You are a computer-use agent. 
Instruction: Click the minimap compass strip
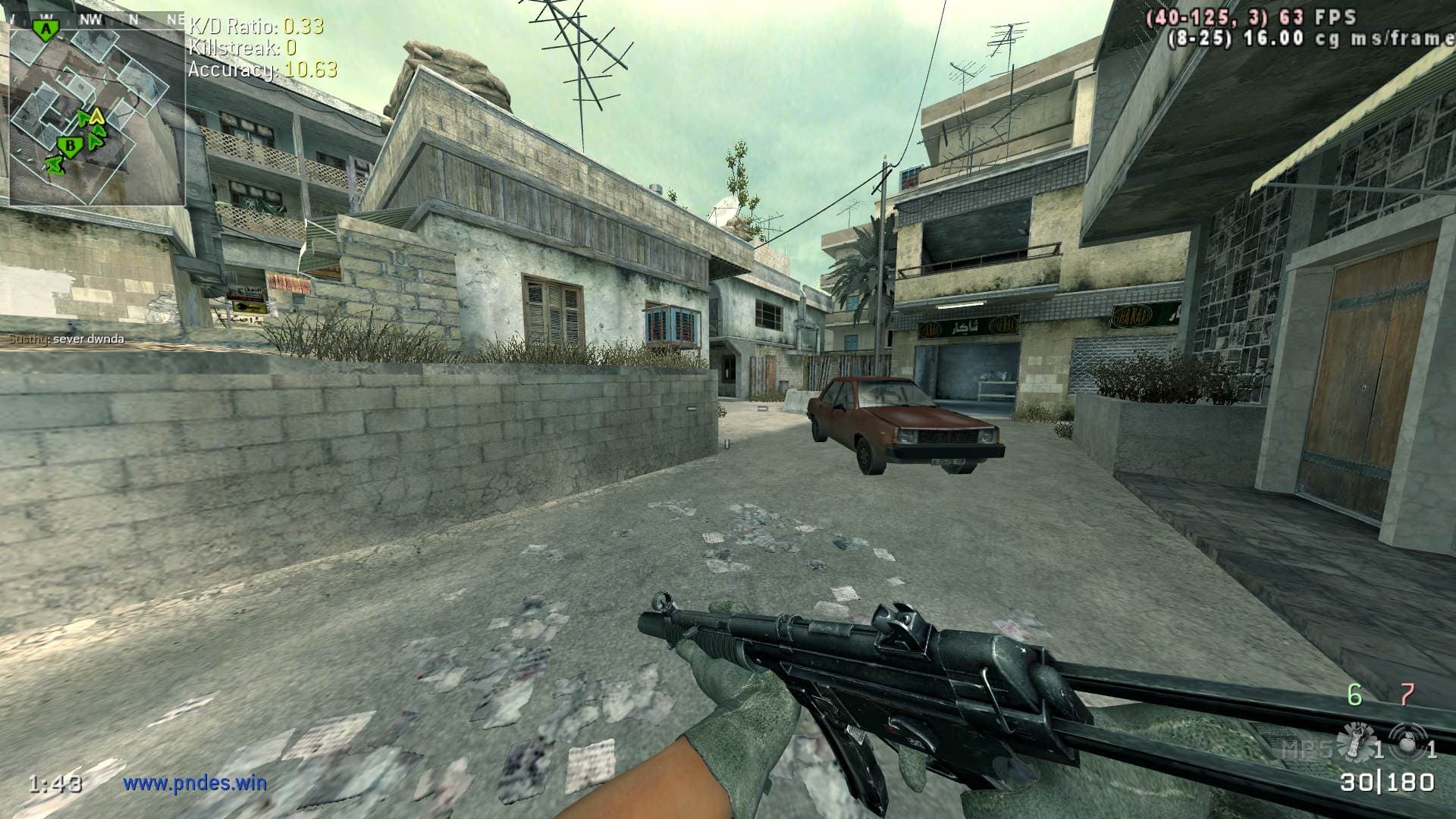coord(96,19)
